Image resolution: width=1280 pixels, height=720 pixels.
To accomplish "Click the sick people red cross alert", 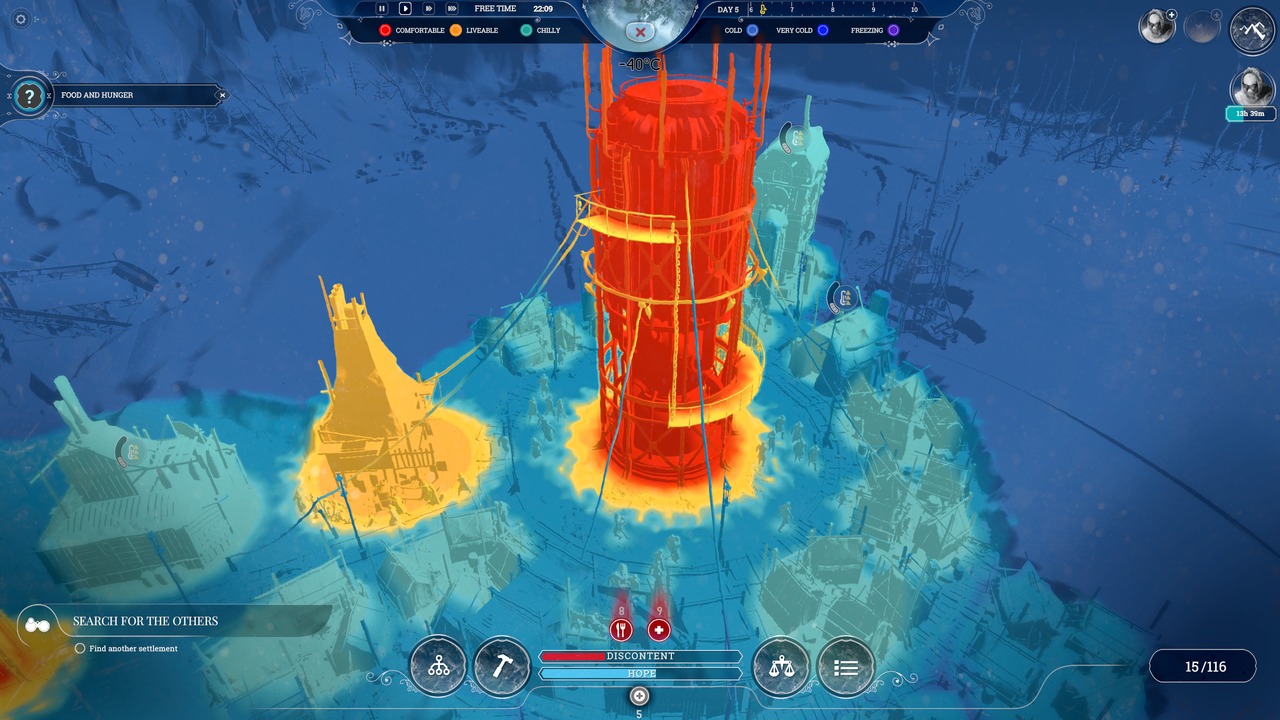I will coord(658,630).
